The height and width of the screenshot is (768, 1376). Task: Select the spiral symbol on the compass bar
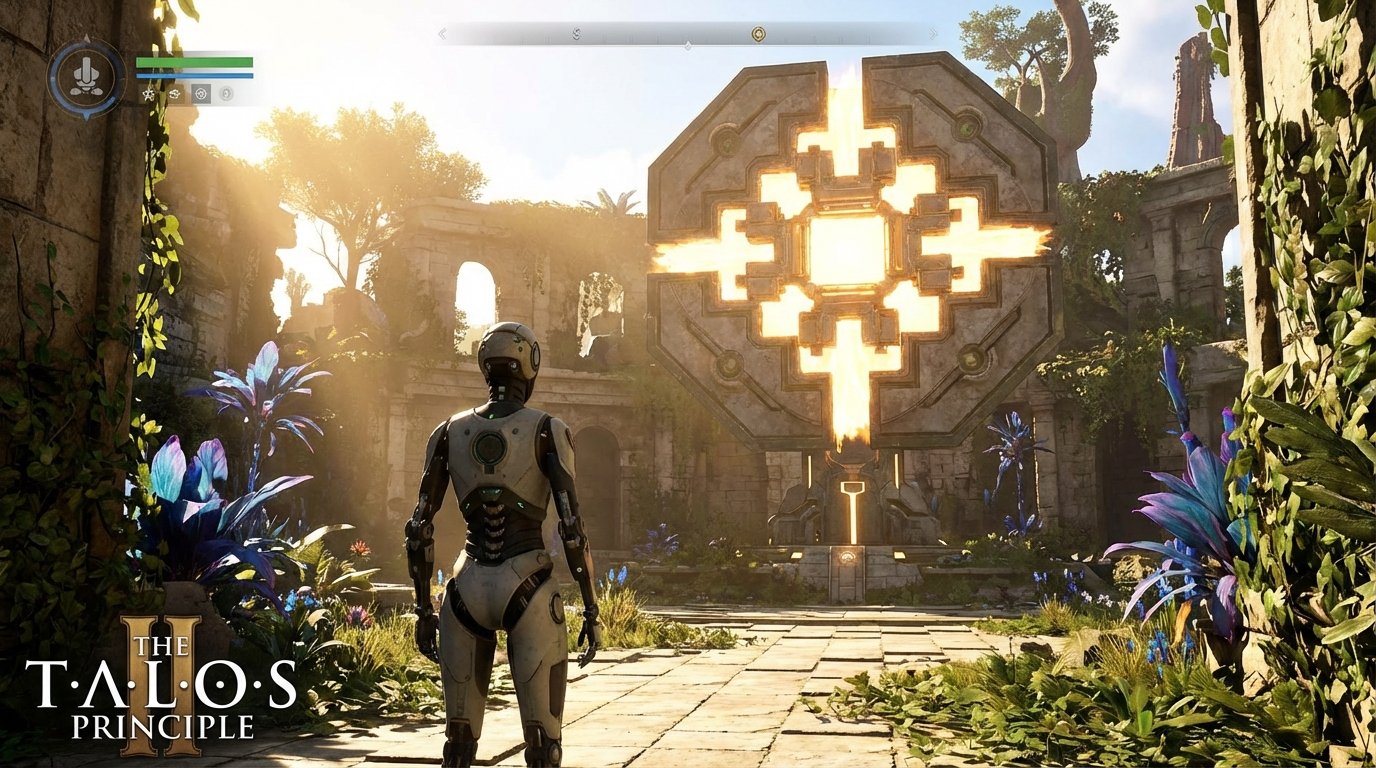[576, 32]
